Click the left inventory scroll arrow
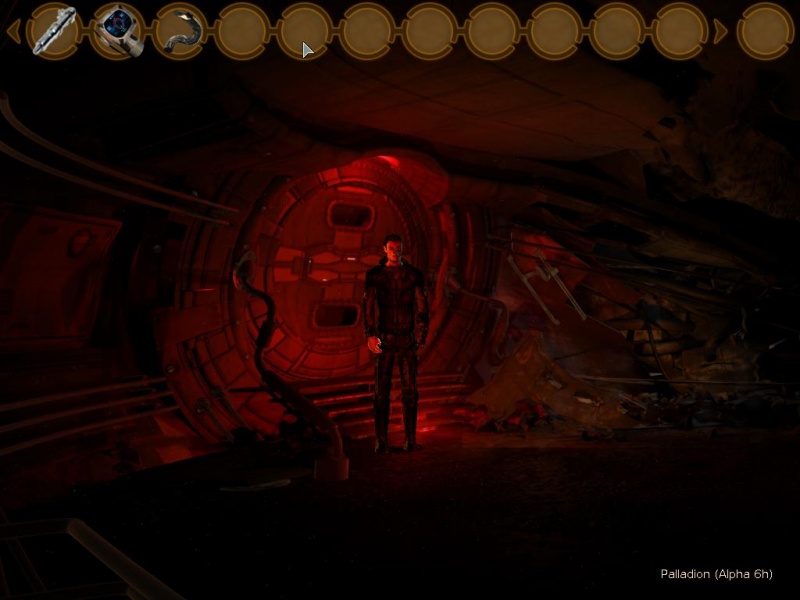Viewport: 800px width, 600px height. click(x=13, y=31)
